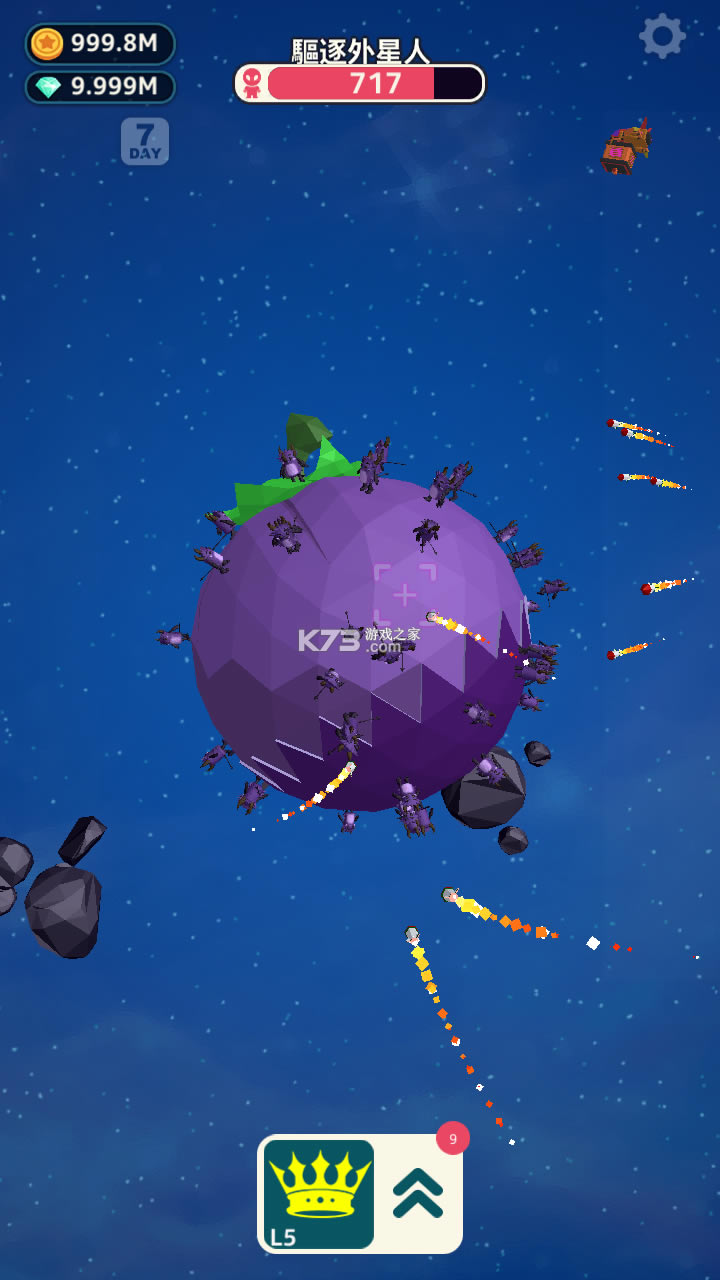Viewport: 720px width, 1280px height.
Task: Tap the diamond gem balance counter
Action: [x=100, y=87]
